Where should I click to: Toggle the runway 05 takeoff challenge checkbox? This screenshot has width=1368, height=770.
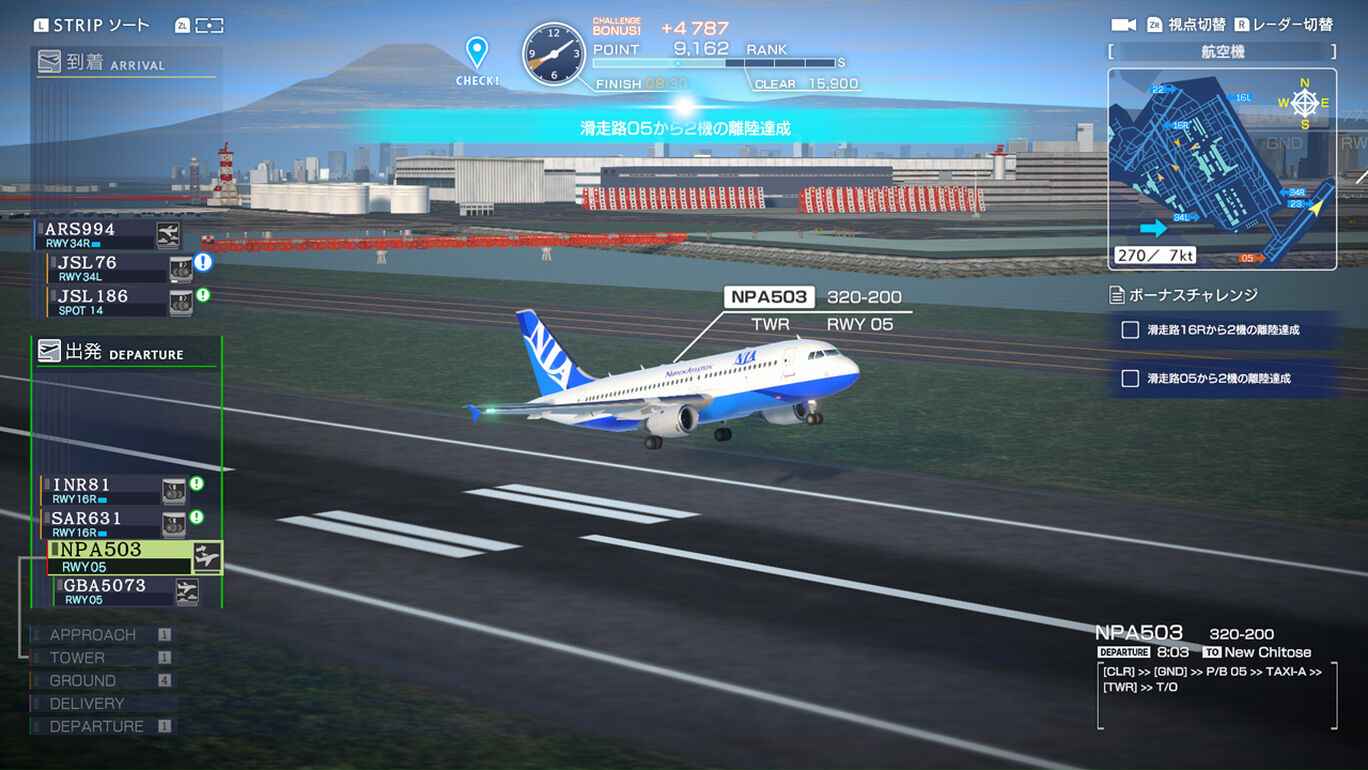point(1130,379)
